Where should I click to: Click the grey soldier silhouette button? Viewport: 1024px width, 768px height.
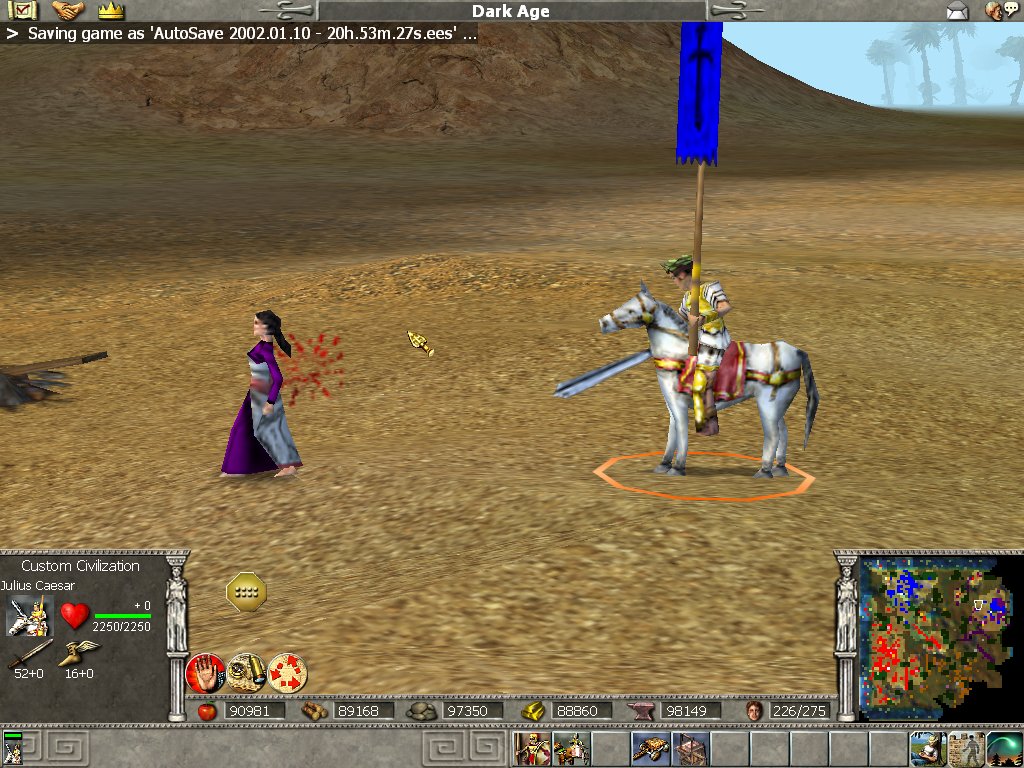[x=966, y=748]
